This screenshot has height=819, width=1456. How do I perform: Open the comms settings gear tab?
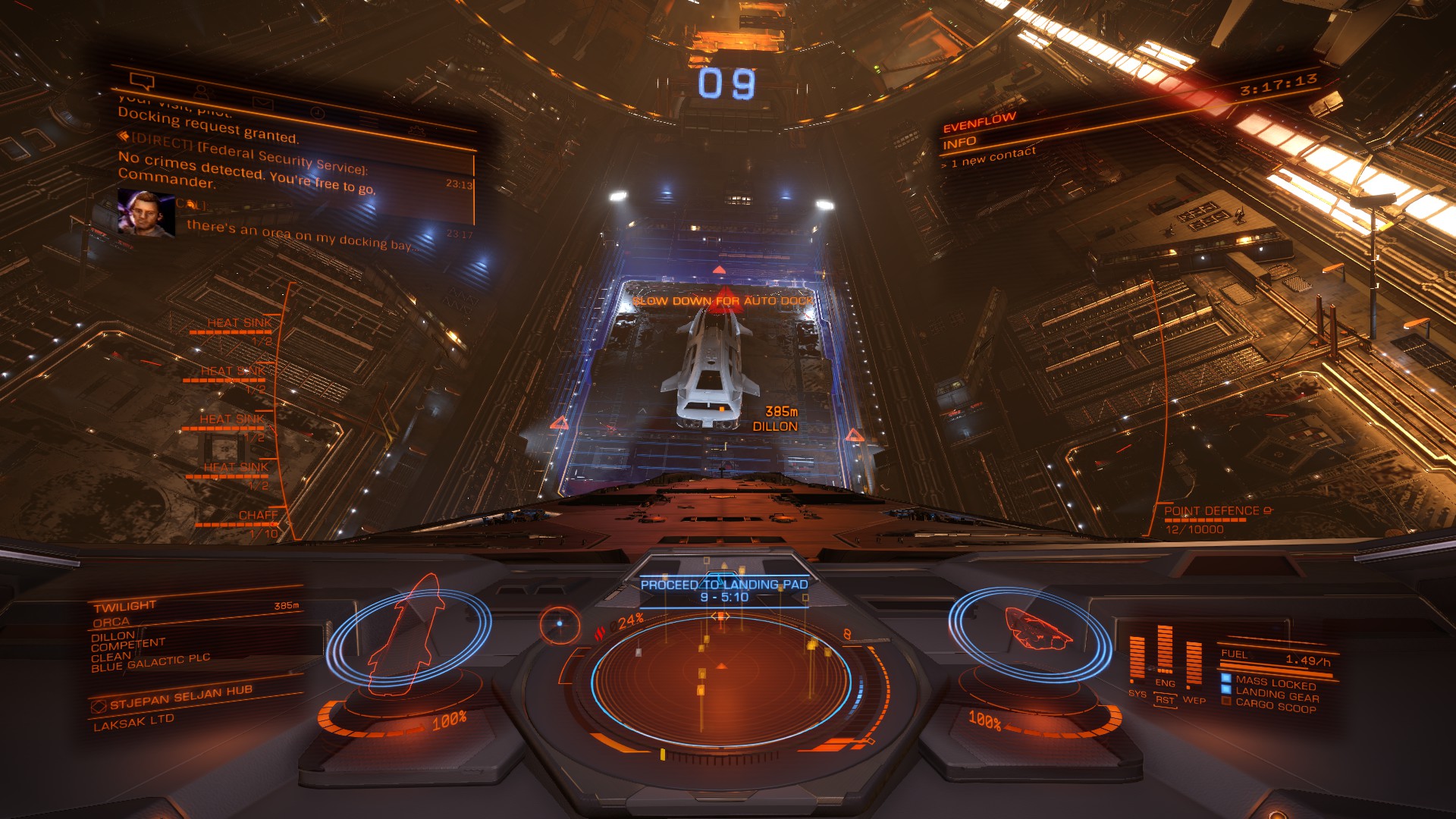coord(416,130)
